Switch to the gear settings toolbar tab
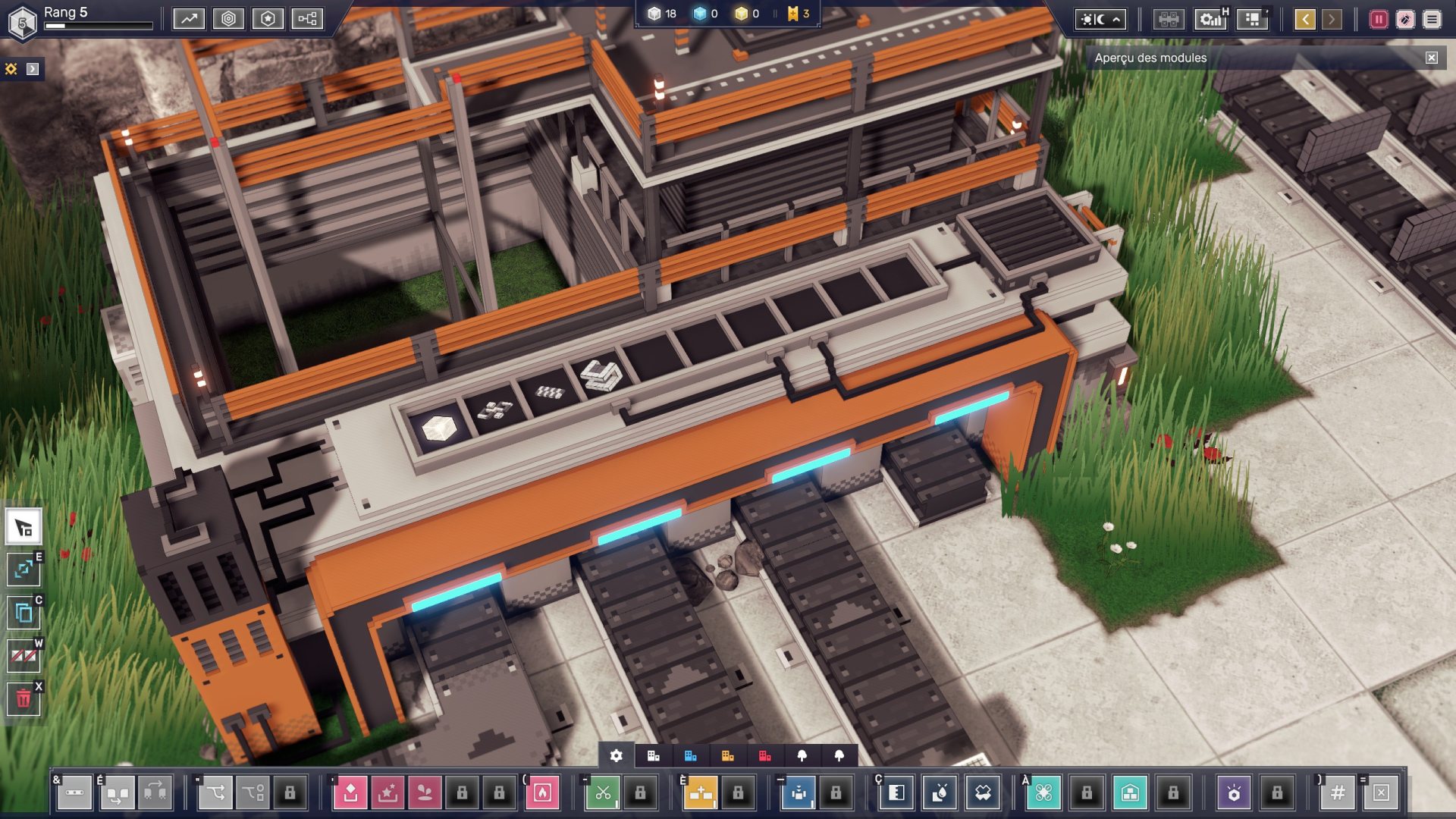Screen dimensions: 1456x819 [x=617, y=756]
